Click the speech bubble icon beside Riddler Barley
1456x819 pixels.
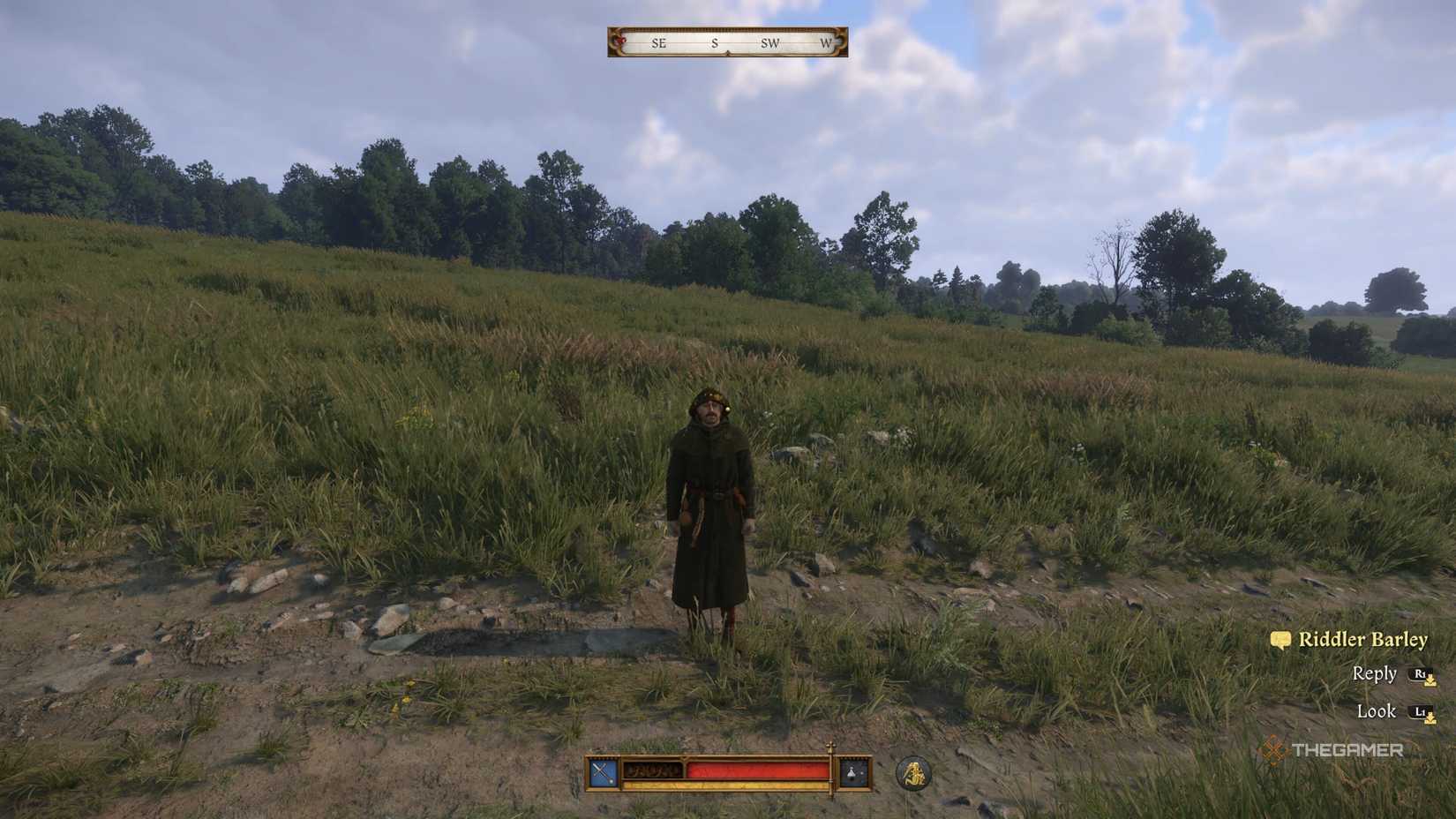click(x=1281, y=639)
